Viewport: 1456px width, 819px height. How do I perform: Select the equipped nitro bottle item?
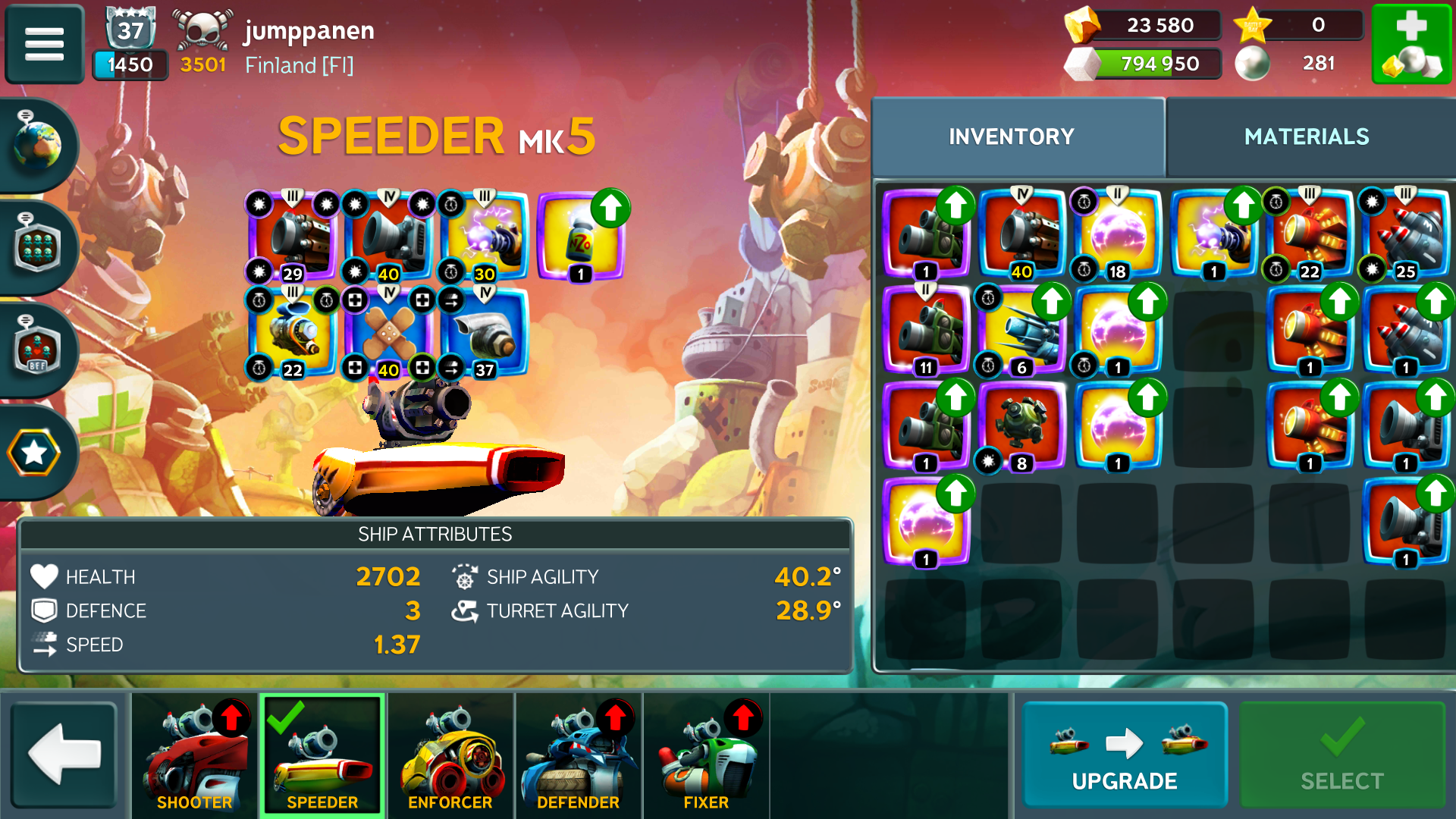tap(581, 237)
